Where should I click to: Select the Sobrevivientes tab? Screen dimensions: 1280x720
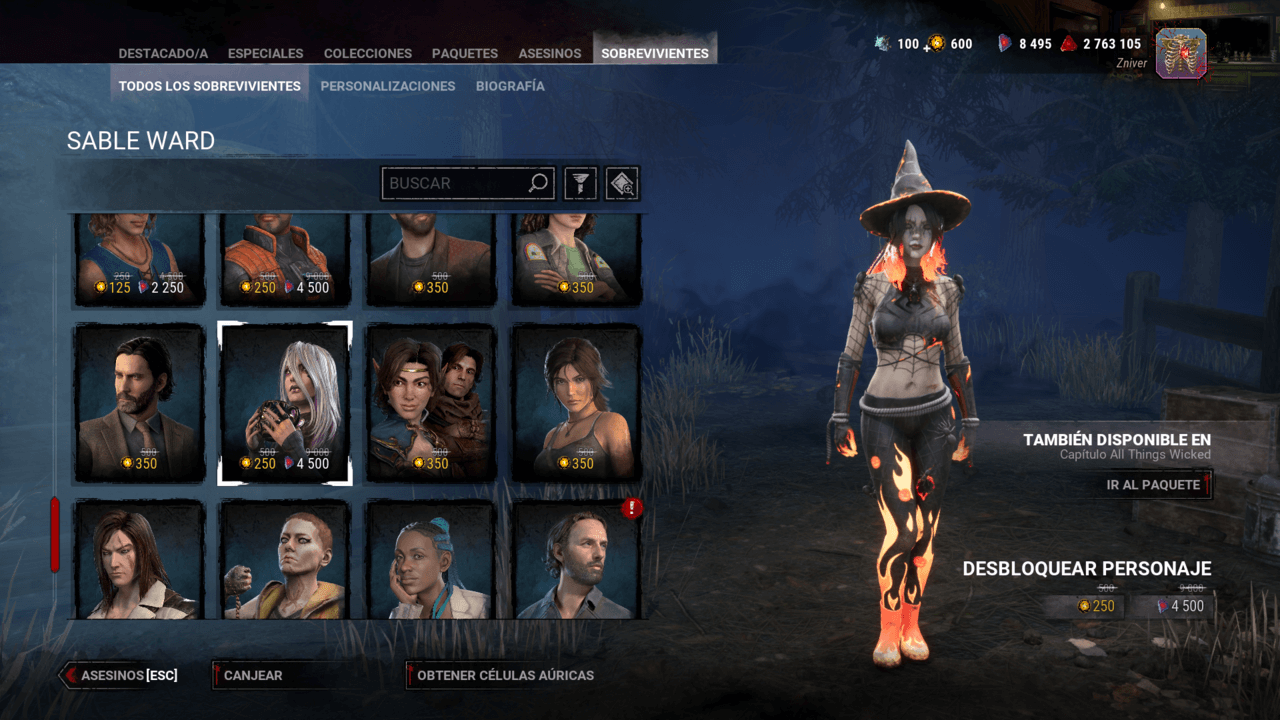coord(655,53)
